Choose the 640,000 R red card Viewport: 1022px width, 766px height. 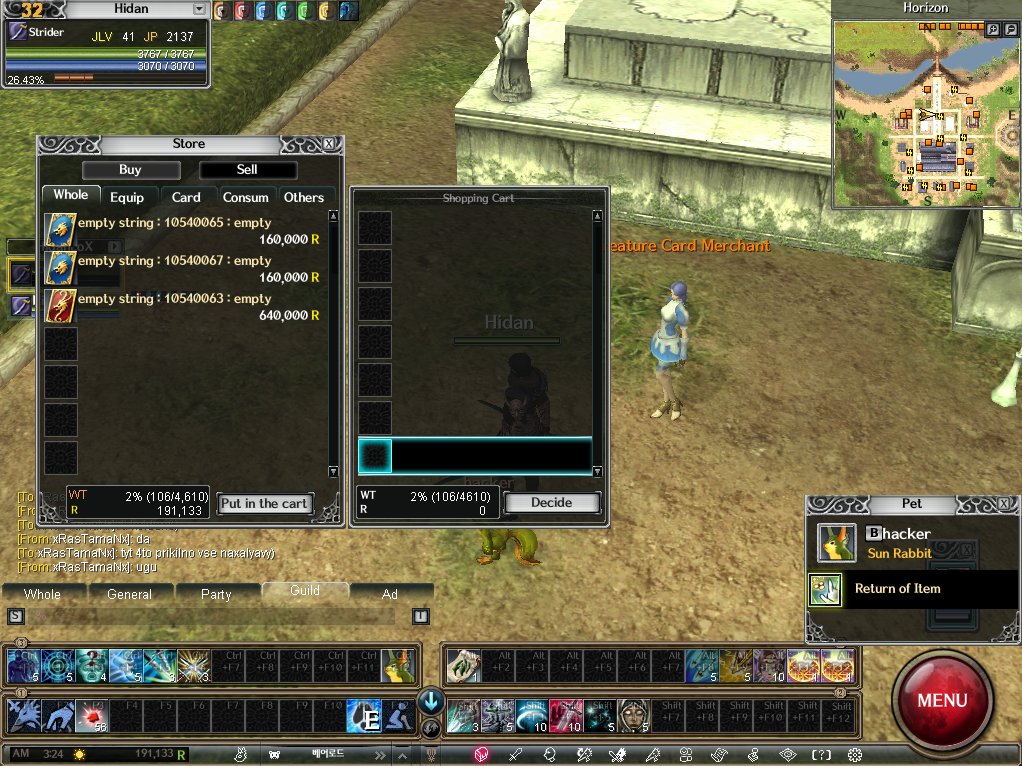(61, 306)
